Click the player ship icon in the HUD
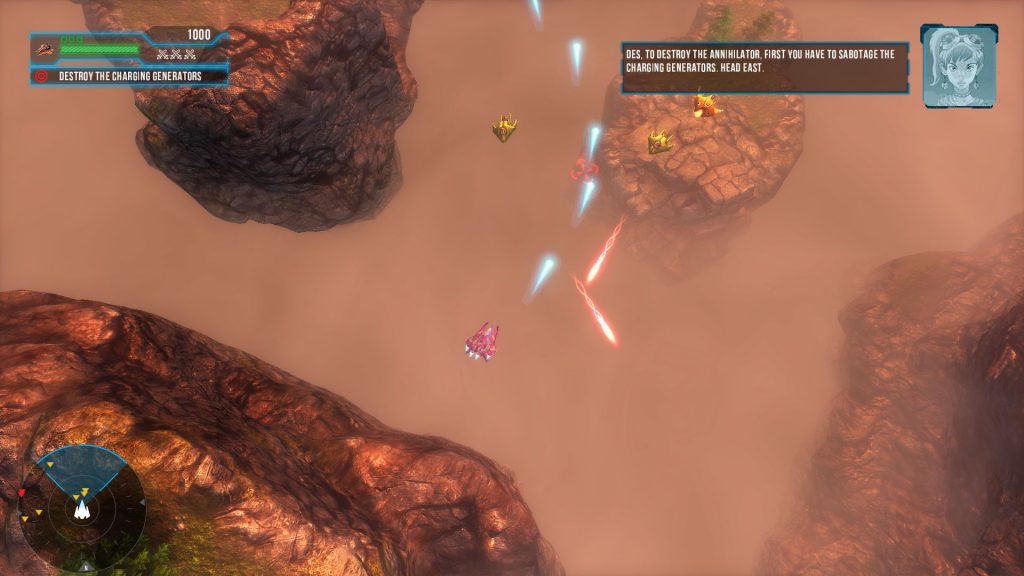The width and height of the screenshot is (1024, 576). click(x=45, y=47)
